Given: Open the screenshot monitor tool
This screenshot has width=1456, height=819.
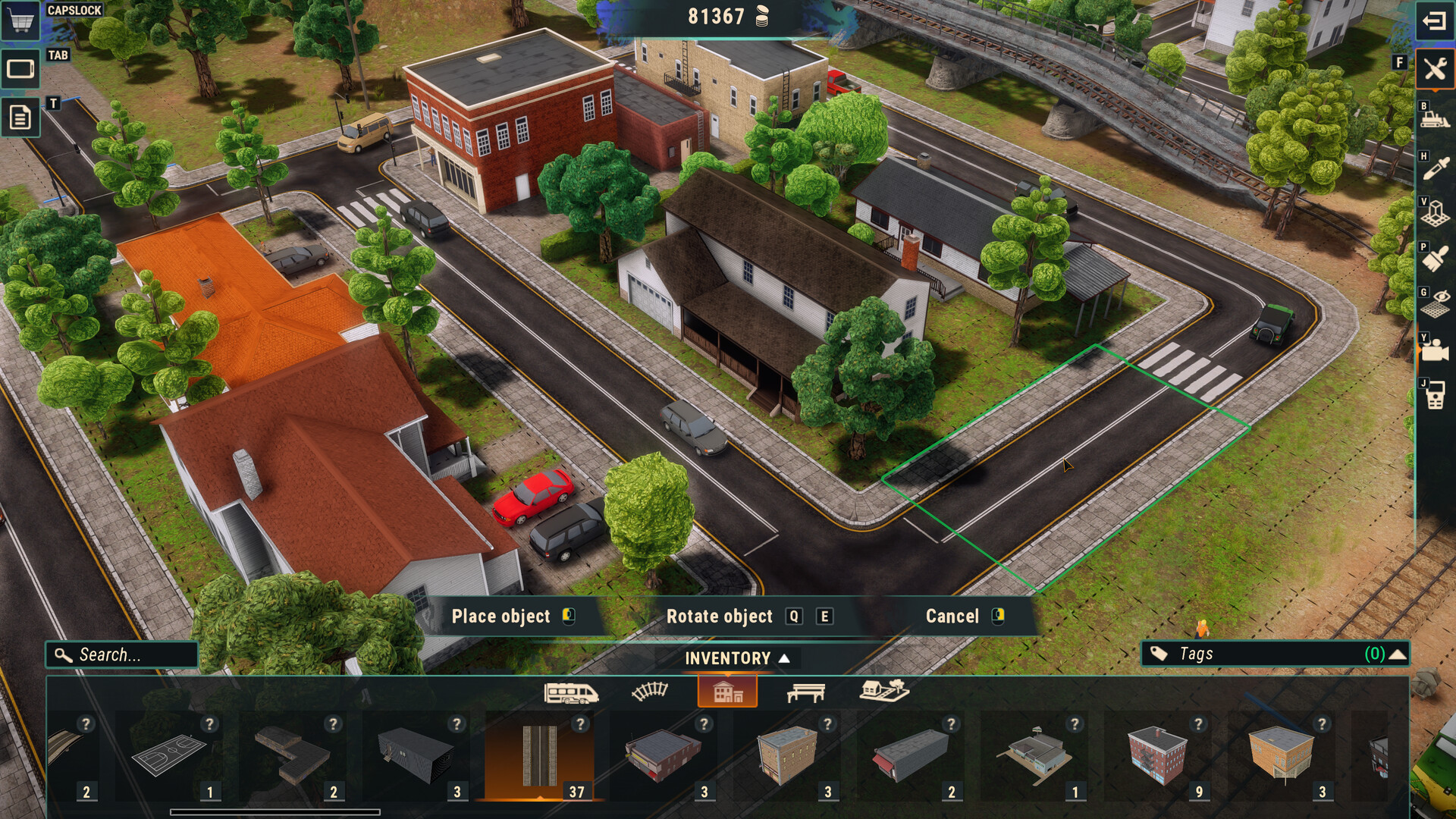Looking at the screenshot, I should 20,68.
